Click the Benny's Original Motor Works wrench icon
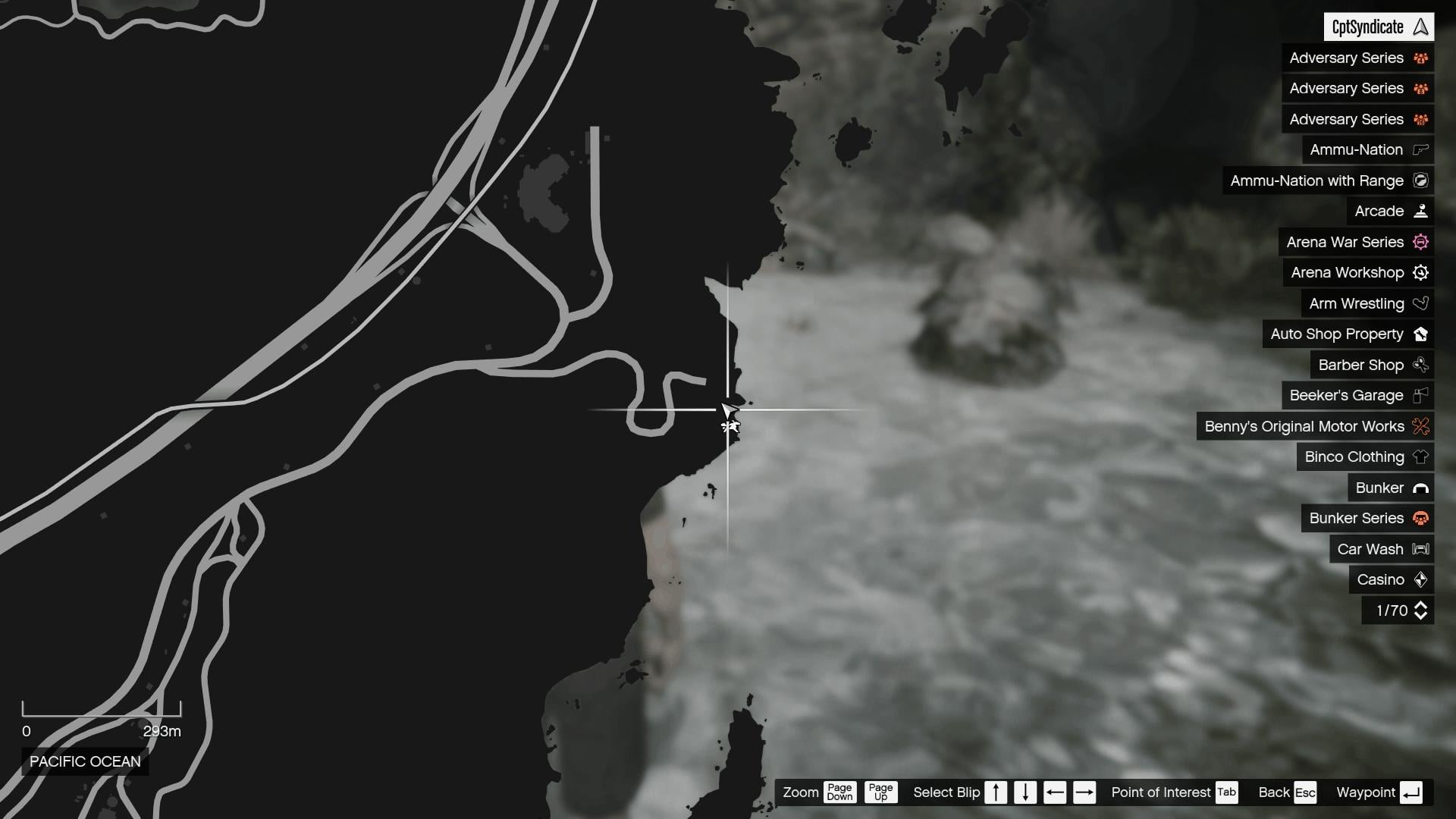Viewport: 1456px width, 819px height. [1420, 426]
